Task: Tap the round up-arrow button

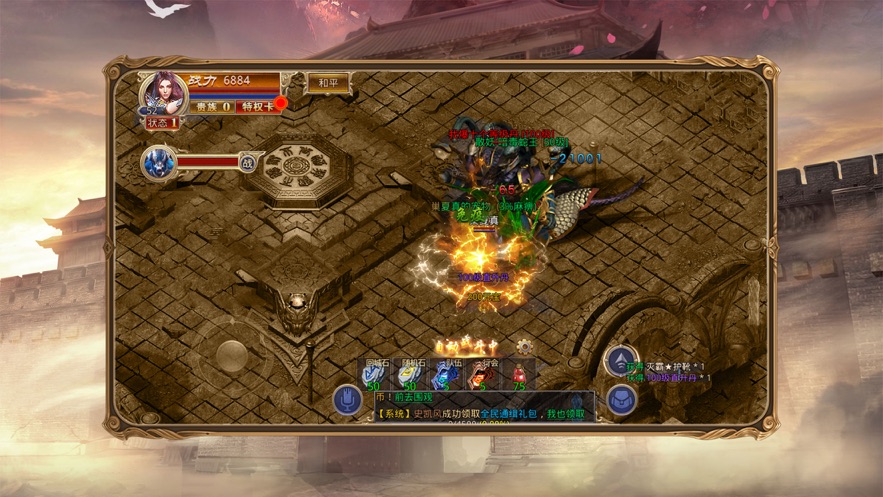Action: pos(621,361)
